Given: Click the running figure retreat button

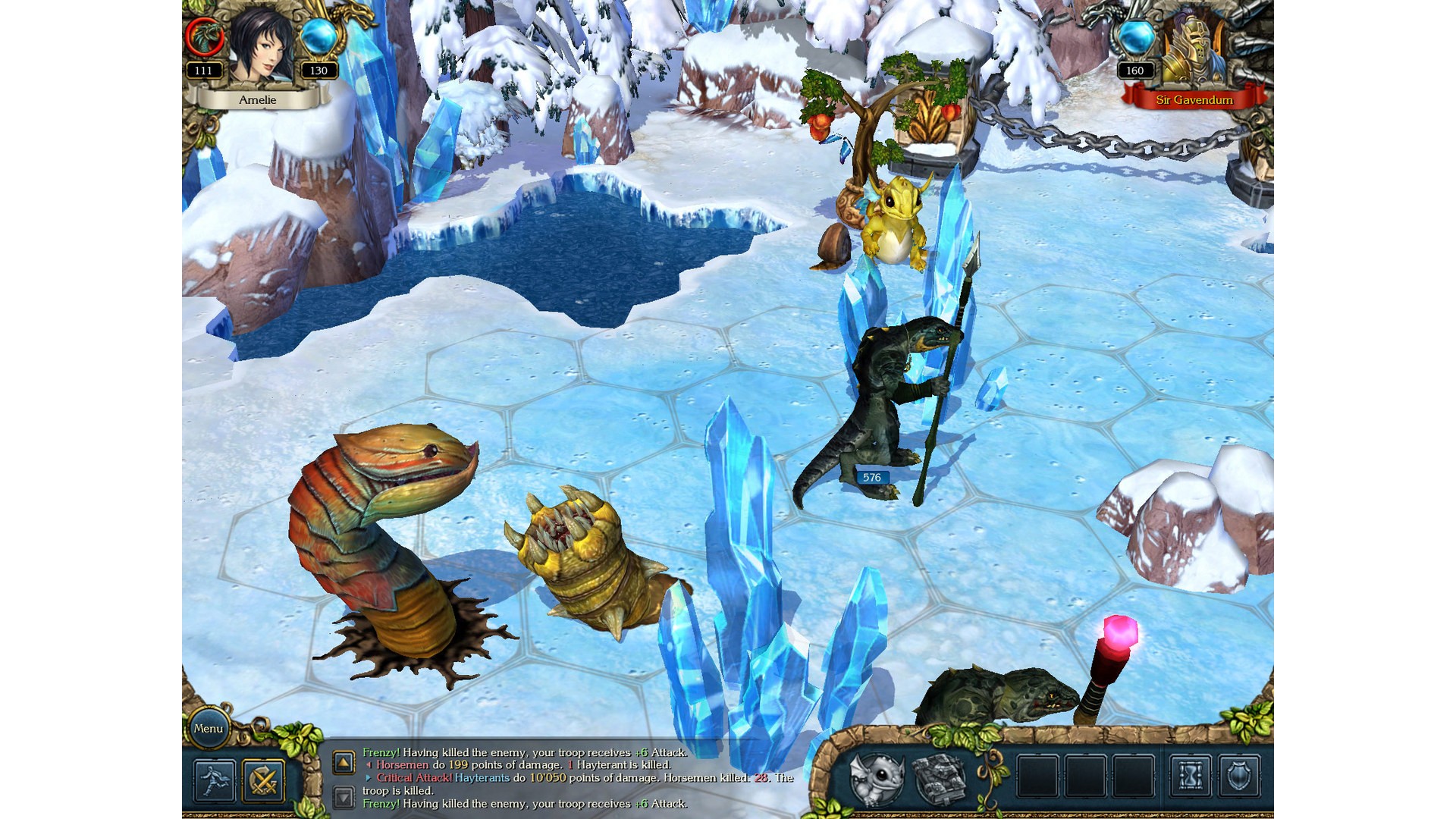Looking at the screenshot, I should click(215, 780).
